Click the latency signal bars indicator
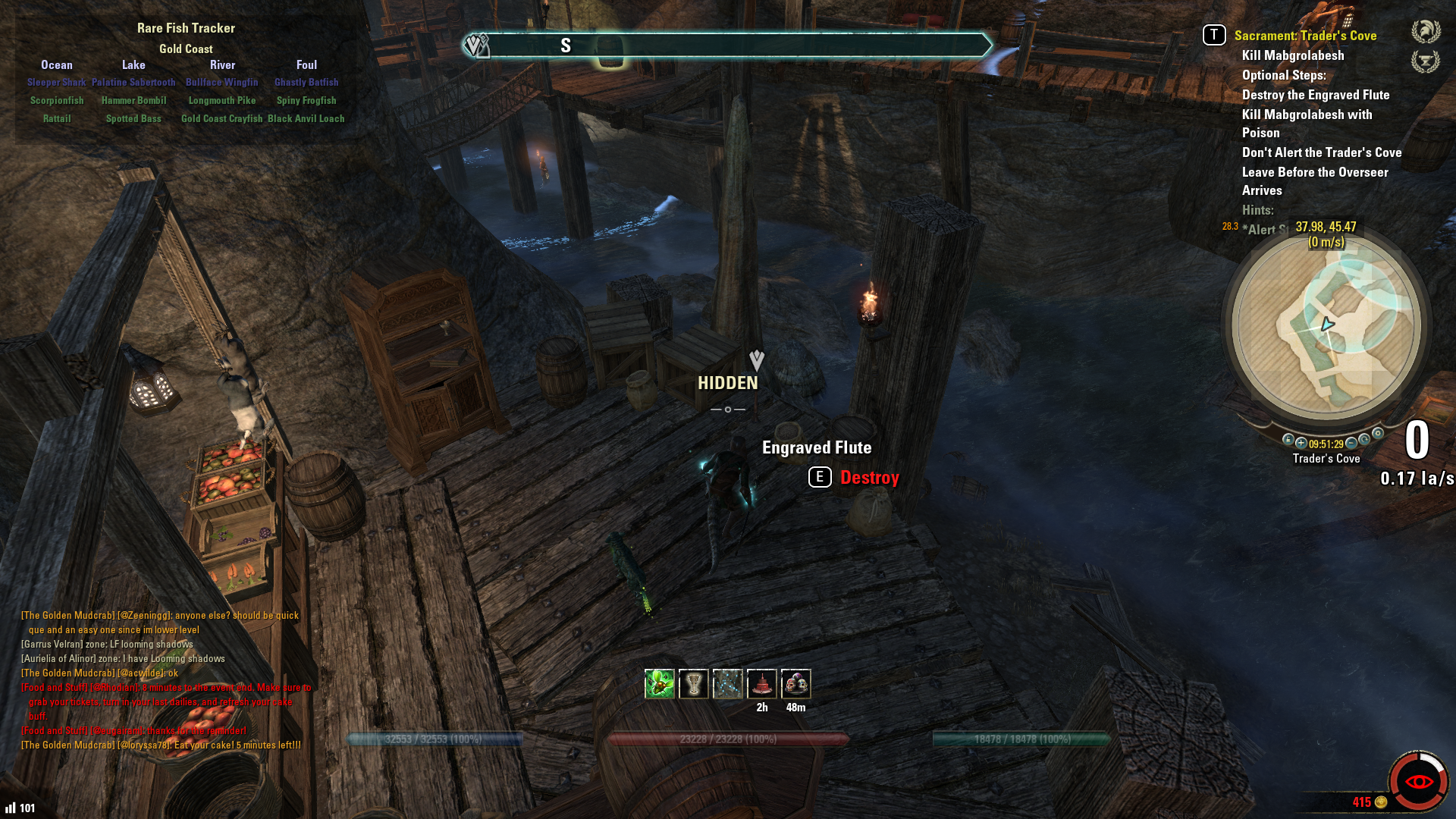This screenshot has height=819, width=1456. tap(11, 808)
